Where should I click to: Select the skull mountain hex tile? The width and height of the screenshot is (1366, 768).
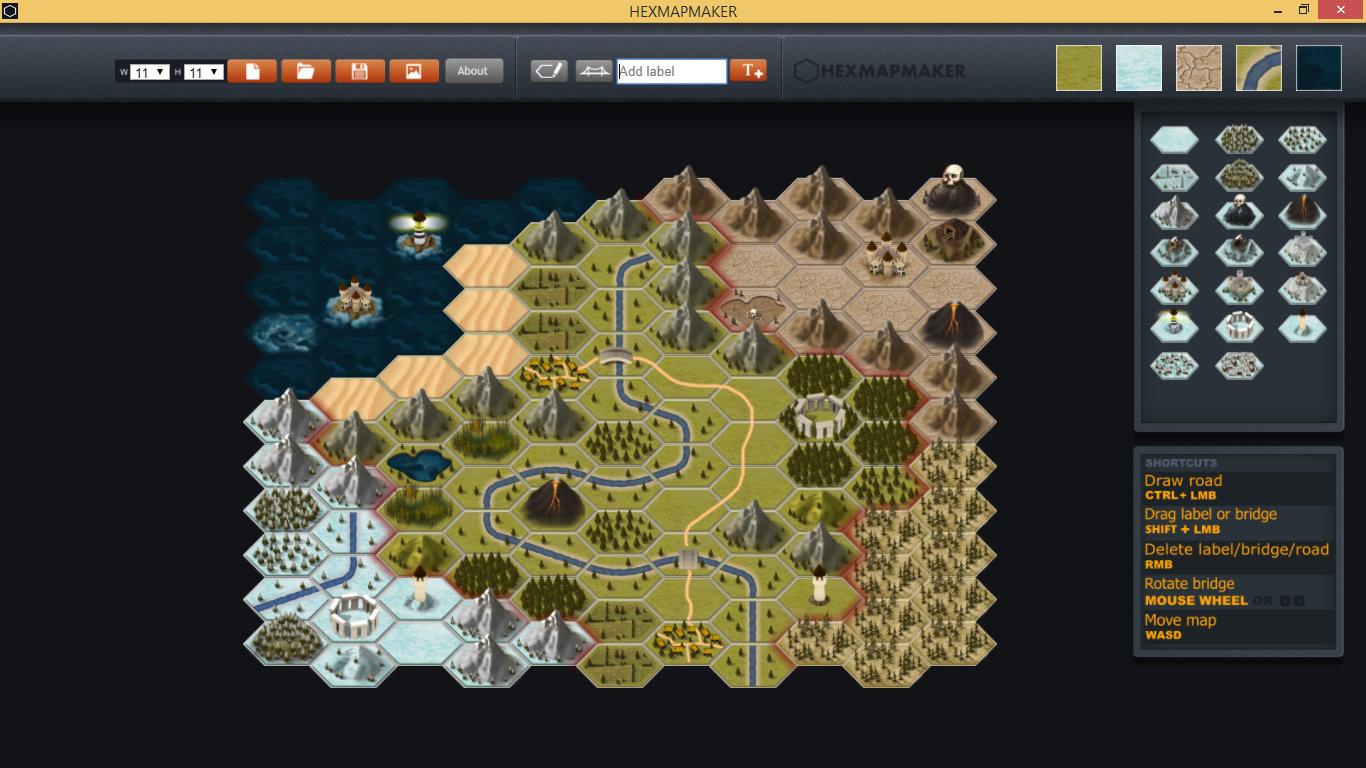point(1239,213)
